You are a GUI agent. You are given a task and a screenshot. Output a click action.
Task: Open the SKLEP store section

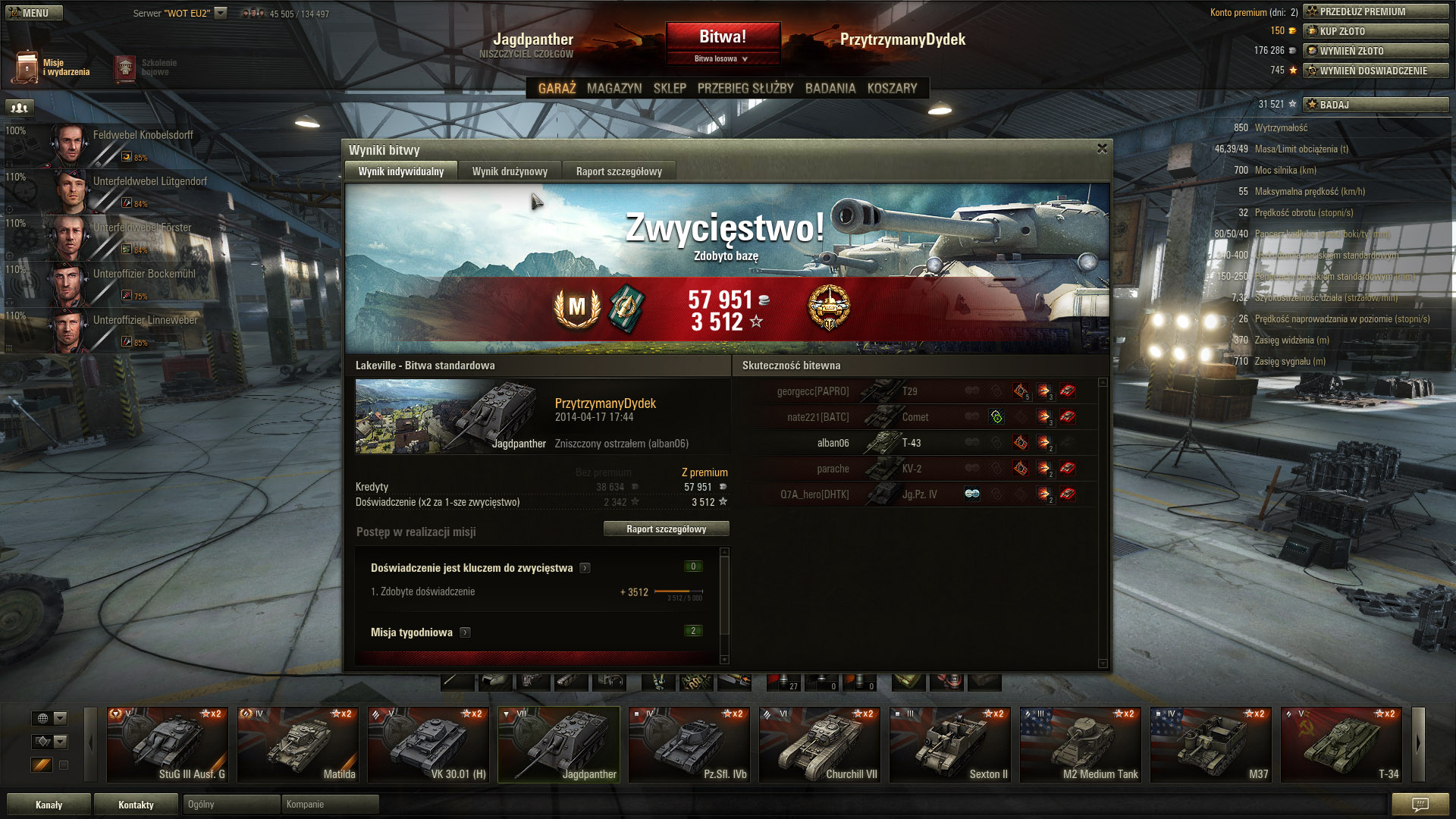click(x=670, y=88)
